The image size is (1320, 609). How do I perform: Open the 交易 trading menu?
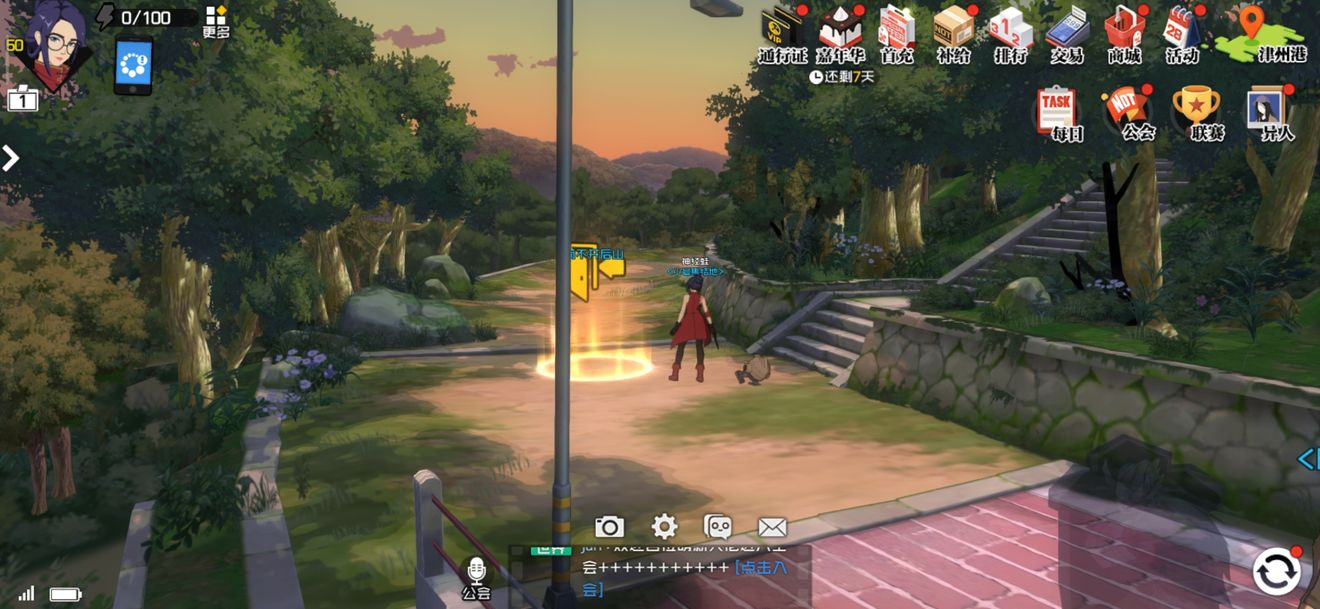1067,31
